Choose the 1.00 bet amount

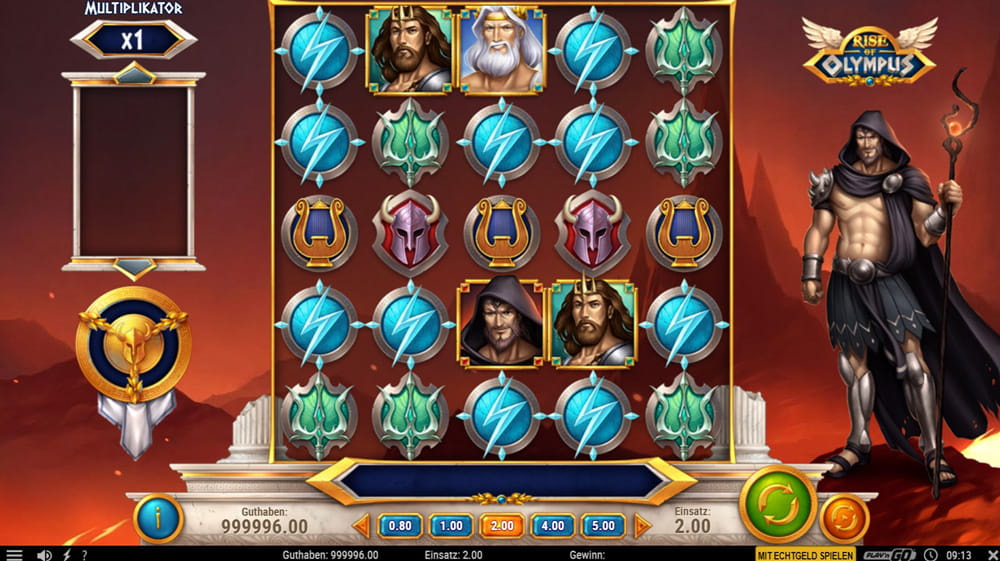[451, 525]
